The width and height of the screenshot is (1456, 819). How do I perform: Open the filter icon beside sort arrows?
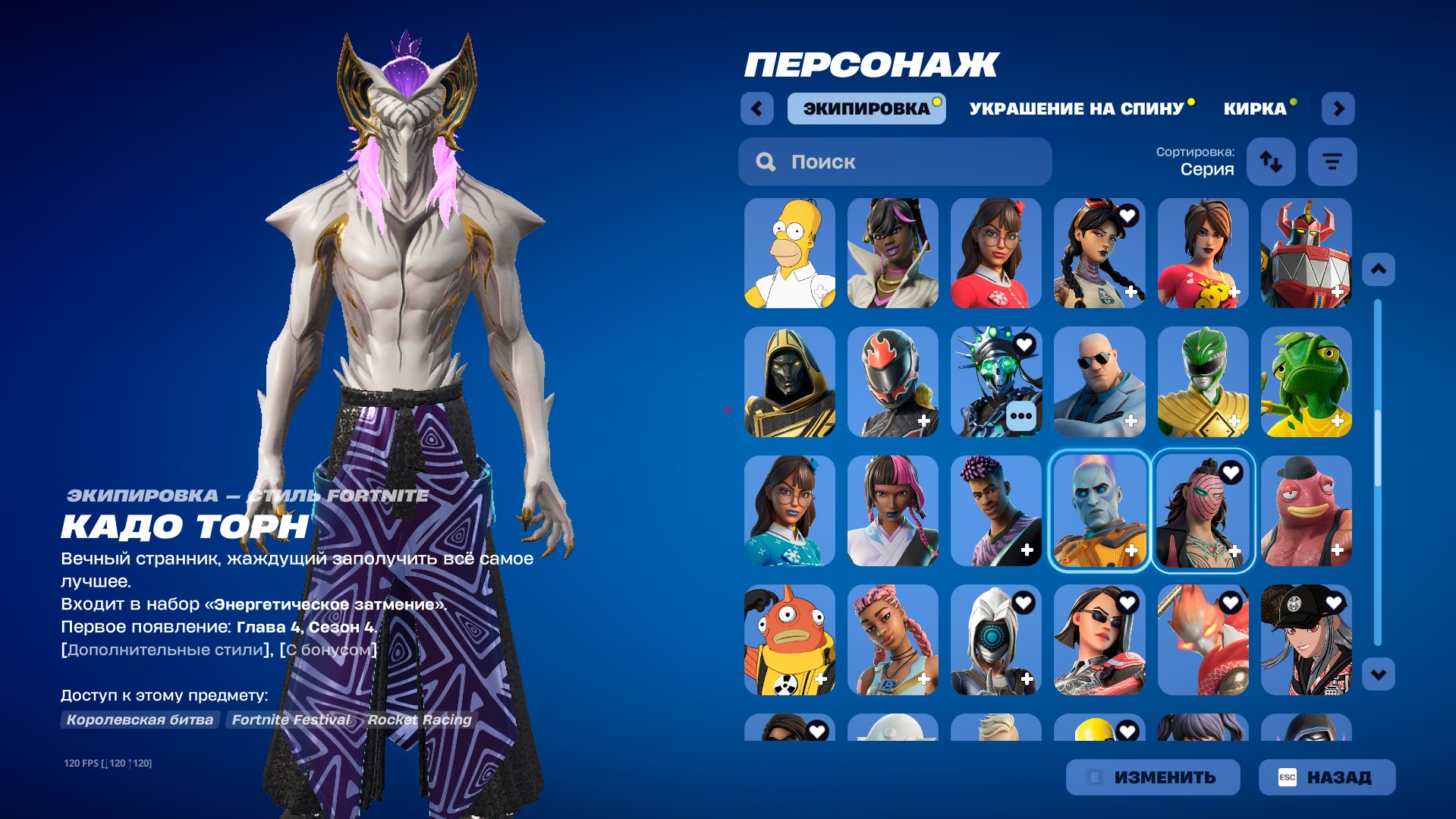(x=1332, y=161)
